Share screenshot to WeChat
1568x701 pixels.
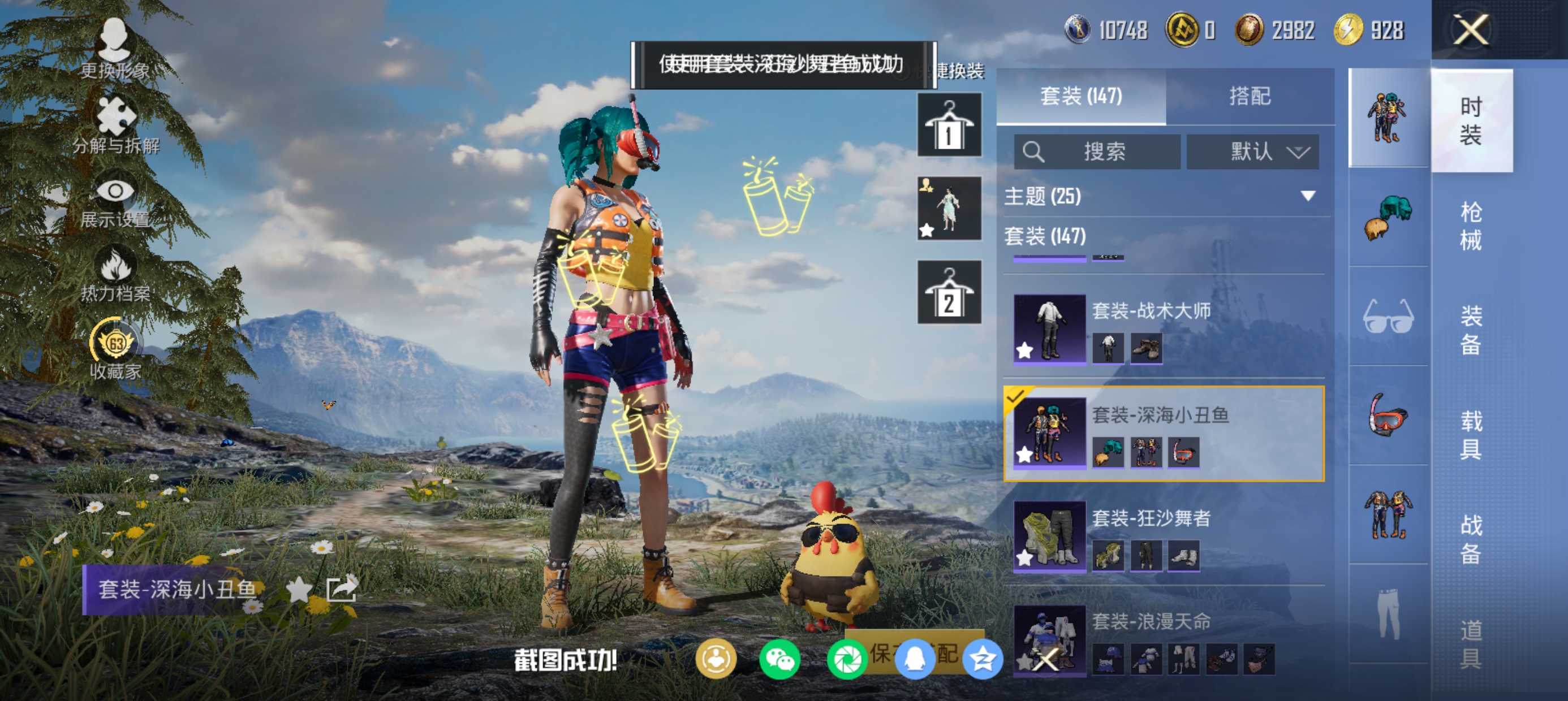pos(779,660)
